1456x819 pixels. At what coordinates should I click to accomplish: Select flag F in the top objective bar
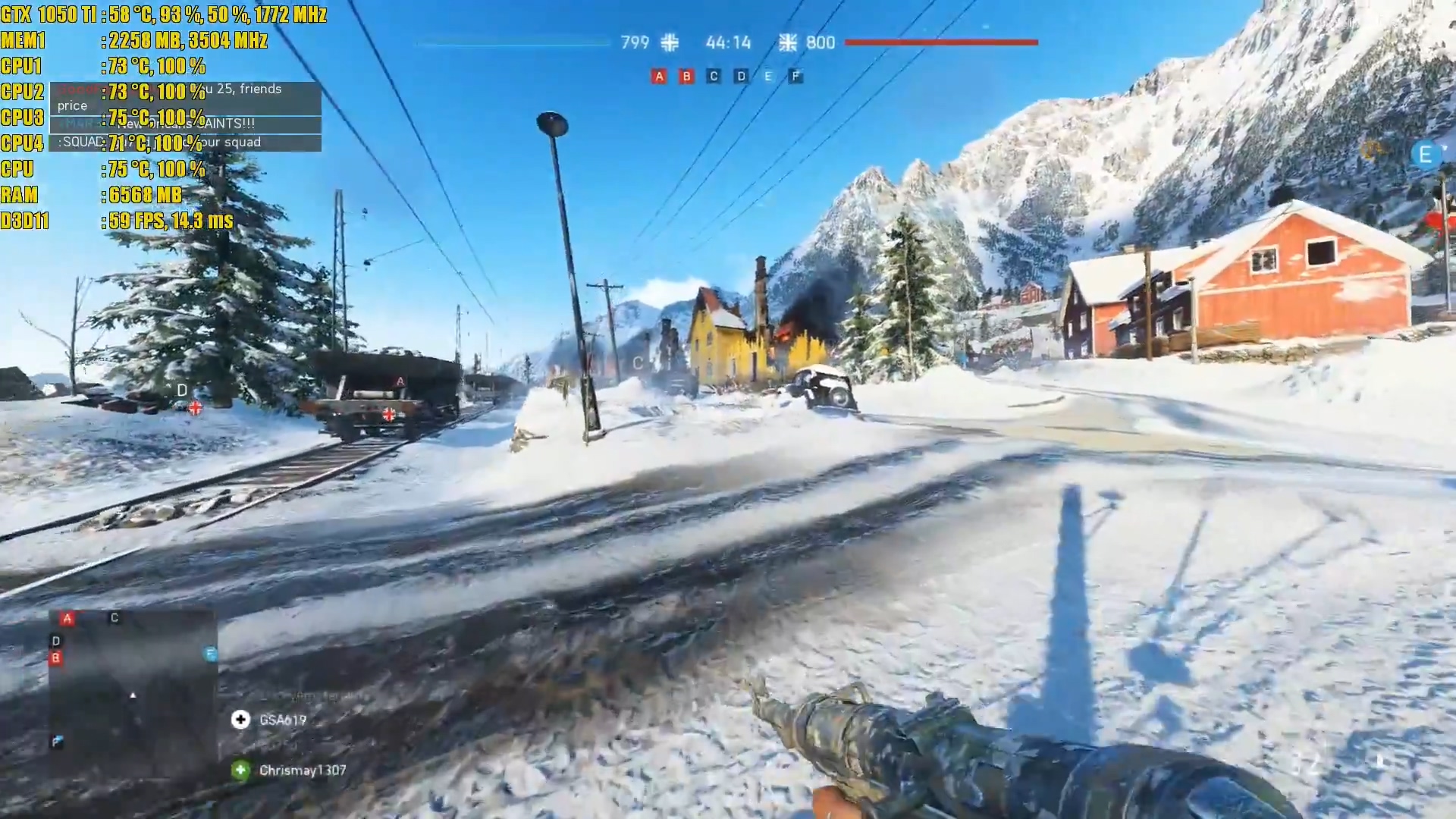tap(795, 76)
